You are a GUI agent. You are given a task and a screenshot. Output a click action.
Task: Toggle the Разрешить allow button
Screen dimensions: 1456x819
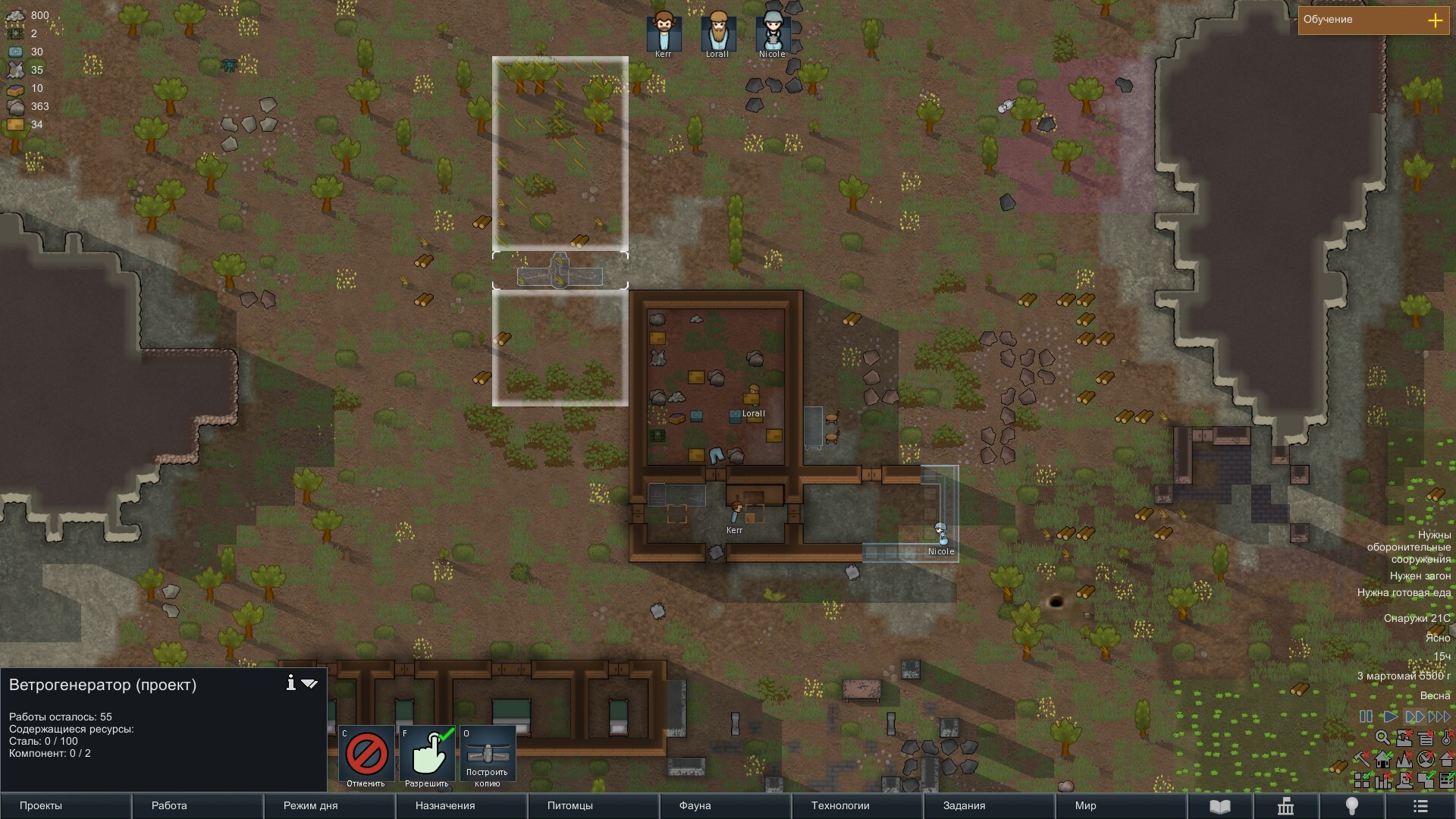click(427, 755)
